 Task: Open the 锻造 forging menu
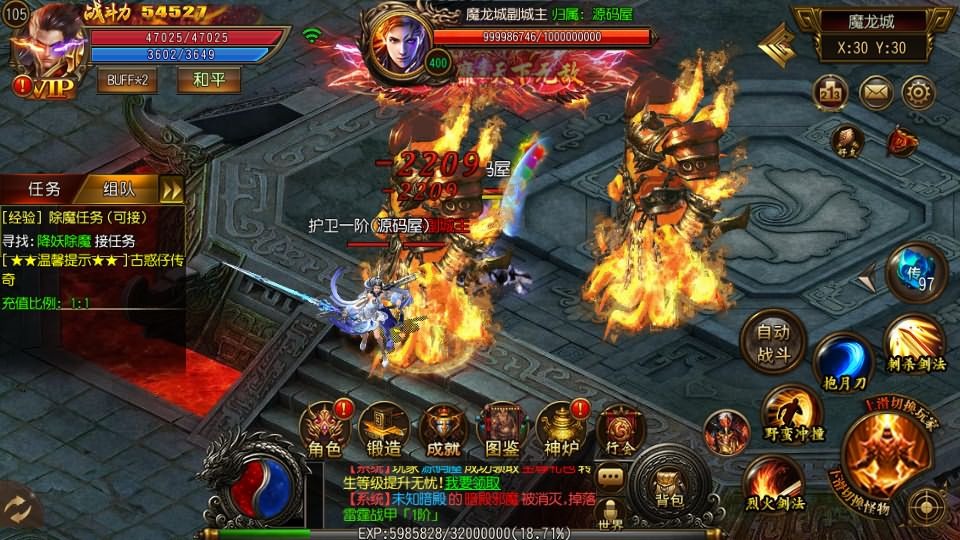(384, 426)
